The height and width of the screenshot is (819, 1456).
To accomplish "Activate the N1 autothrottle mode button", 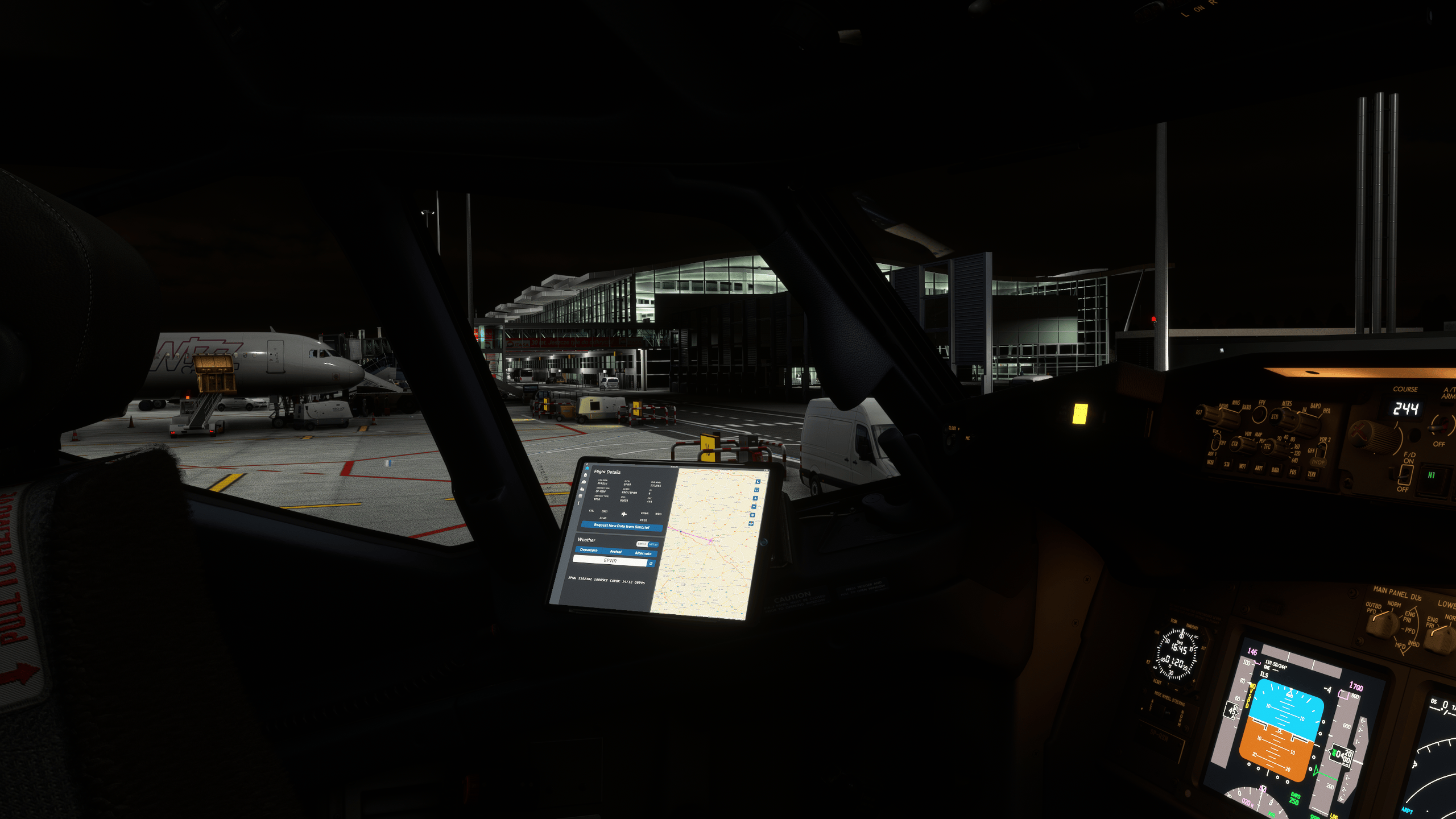I will click(1431, 475).
